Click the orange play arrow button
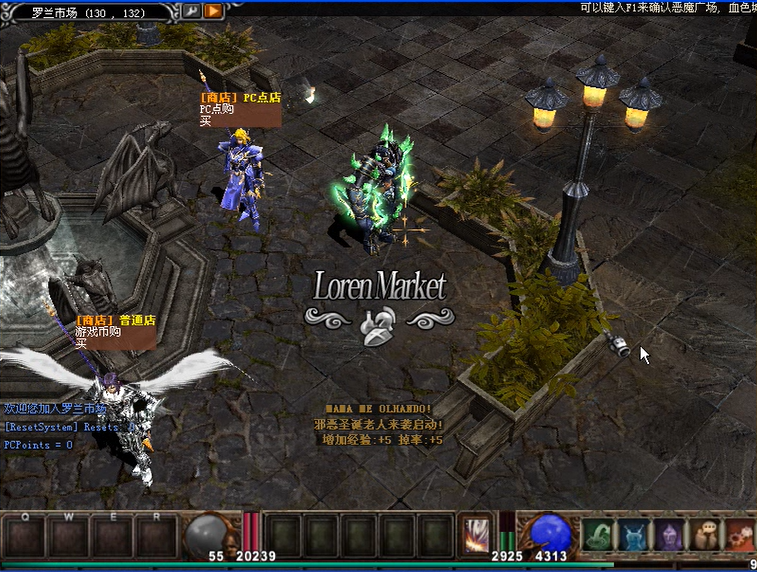This screenshot has height=572, width=757. point(213,11)
